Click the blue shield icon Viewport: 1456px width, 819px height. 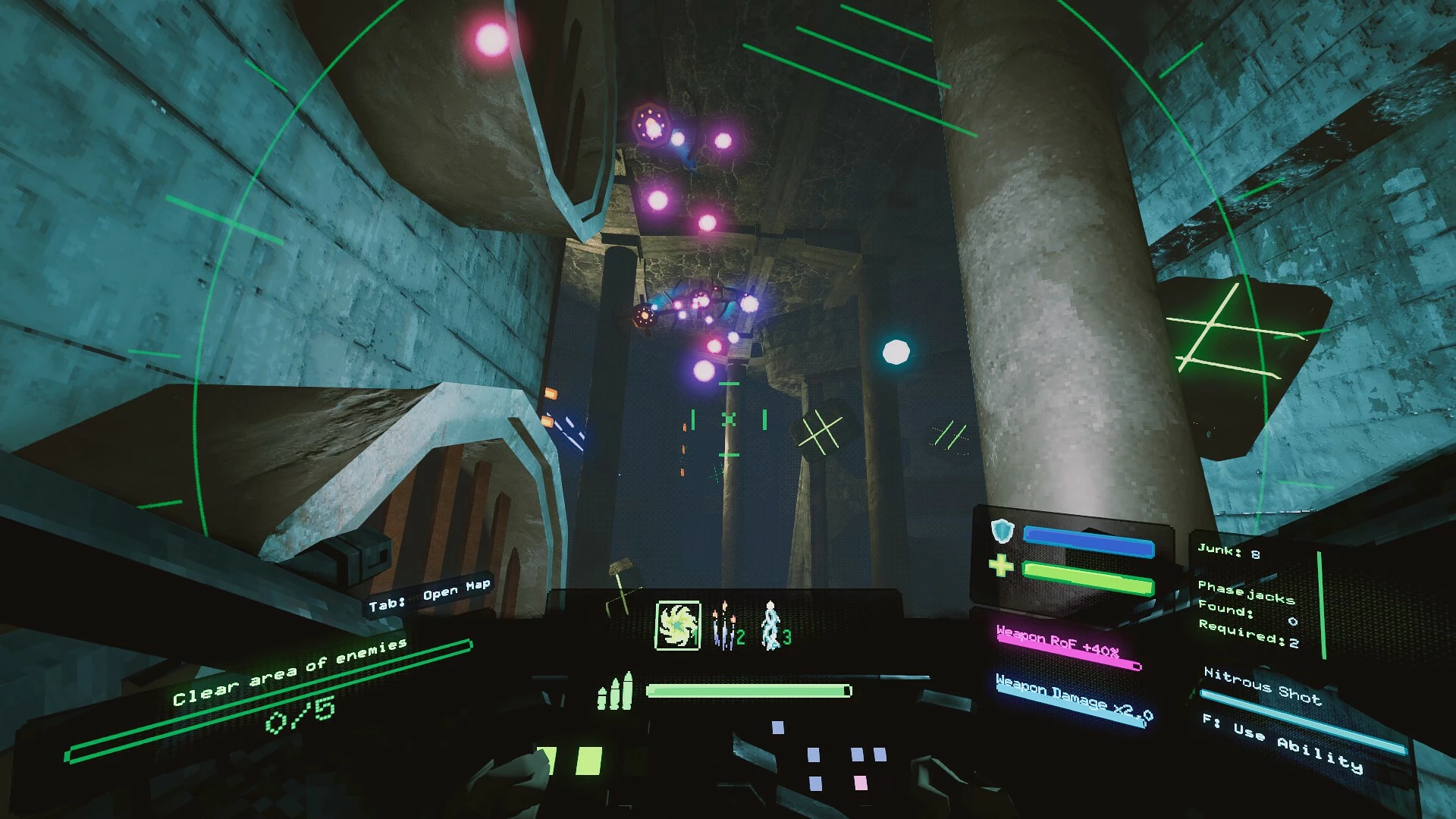(1002, 531)
